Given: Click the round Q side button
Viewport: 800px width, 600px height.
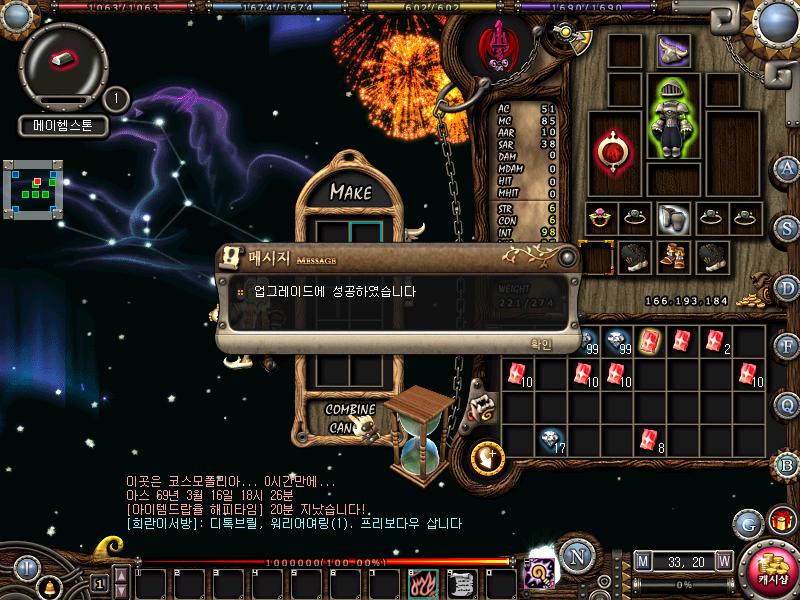Looking at the screenshot, I should tap(788, 405).
